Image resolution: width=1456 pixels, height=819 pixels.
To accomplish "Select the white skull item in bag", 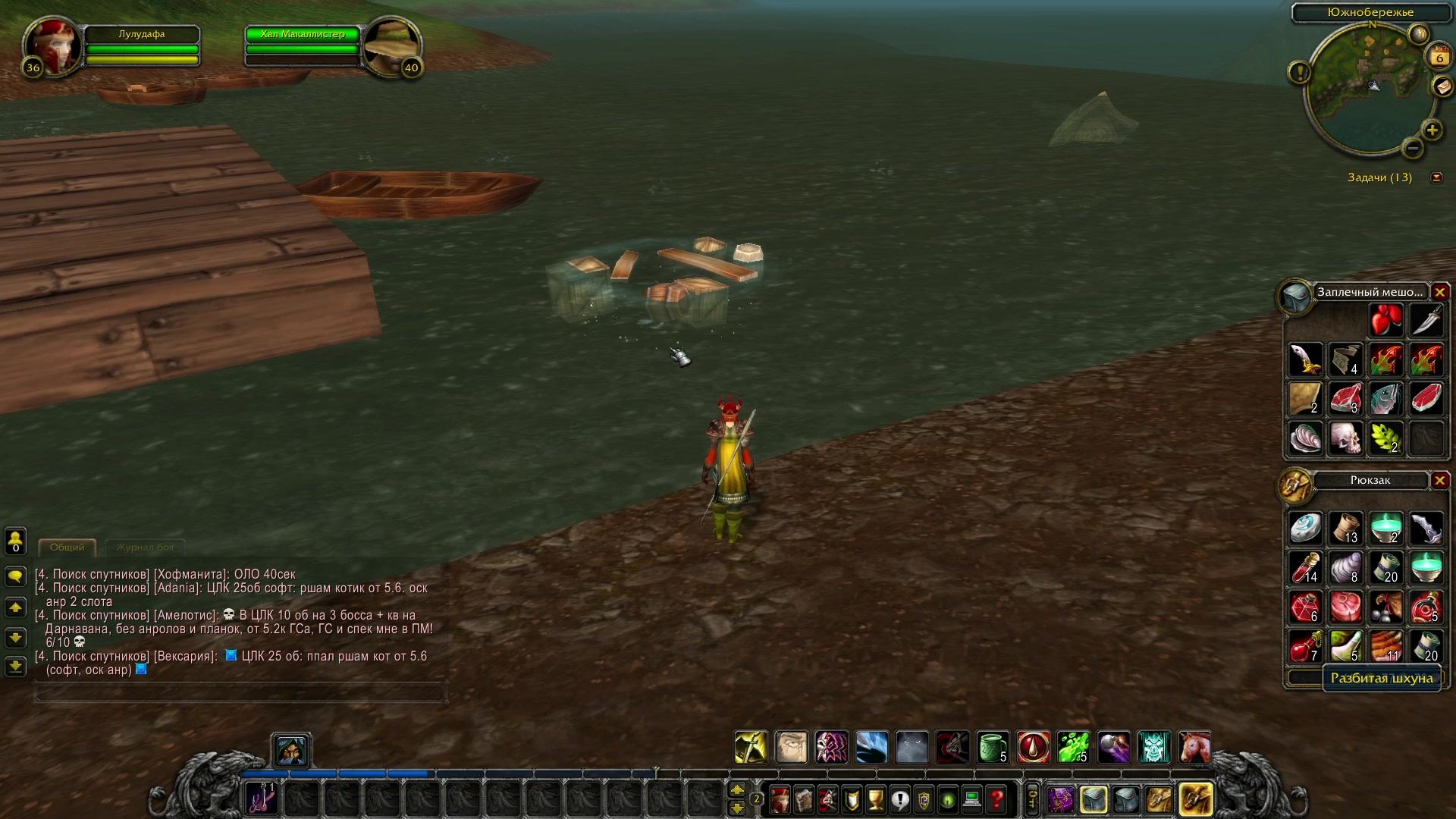I will [x=1345, y=438].
